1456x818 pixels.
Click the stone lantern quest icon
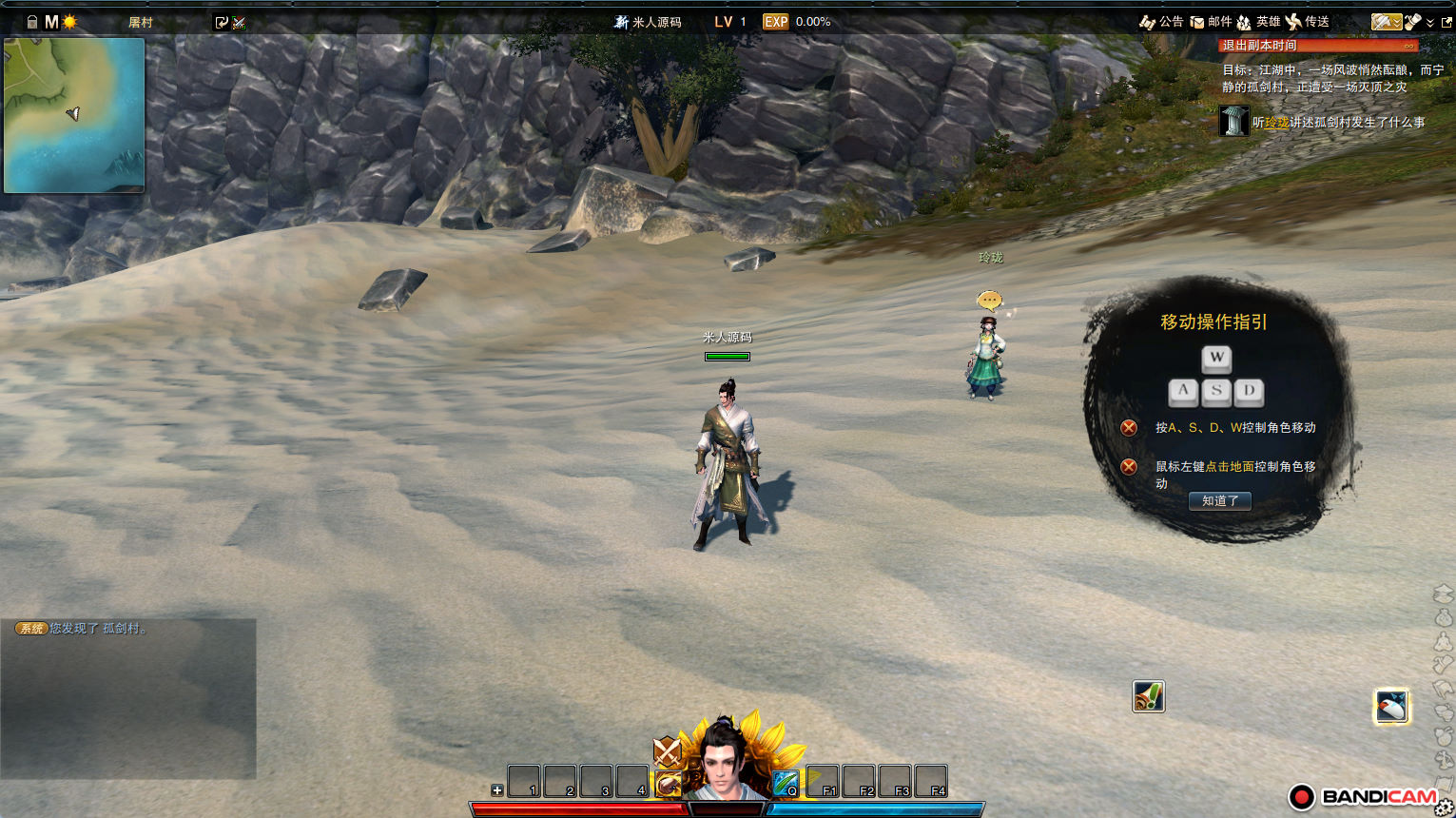pyautogui.click(x=1233, y=121)
